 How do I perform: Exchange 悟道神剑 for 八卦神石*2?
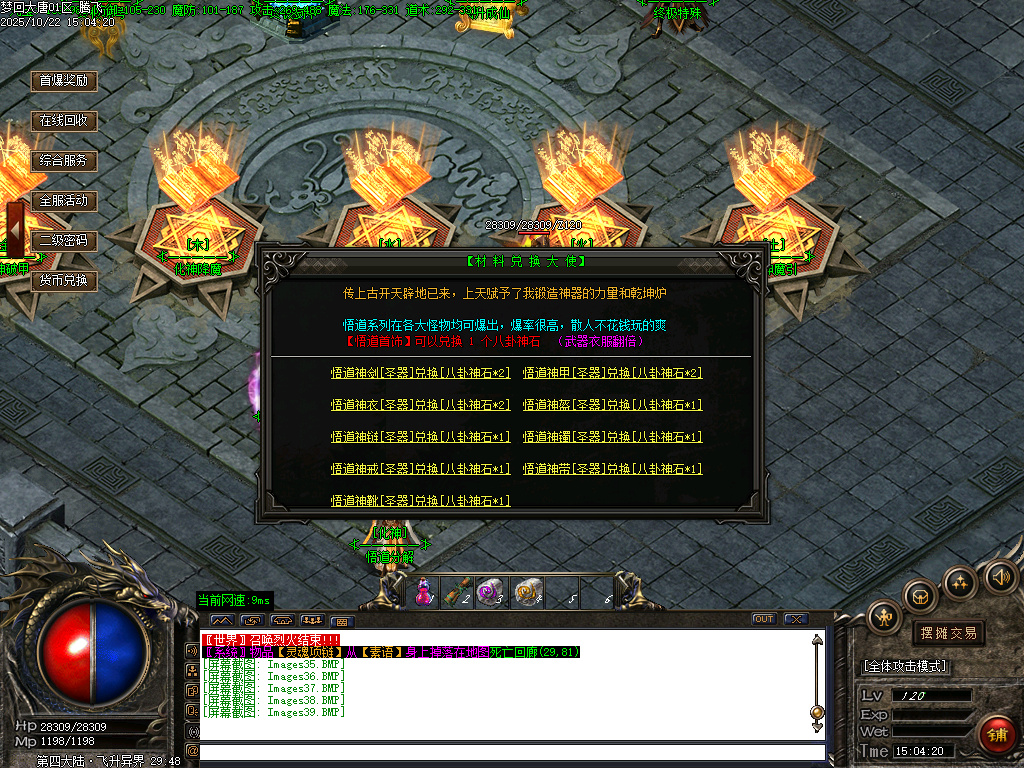point(420,373)
